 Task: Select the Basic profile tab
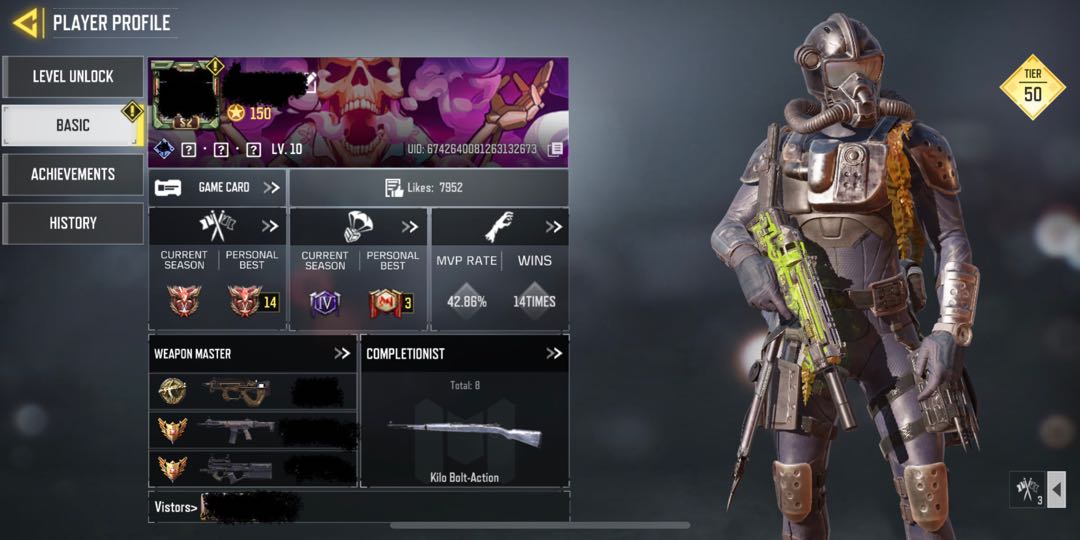(x=73, y=125)
